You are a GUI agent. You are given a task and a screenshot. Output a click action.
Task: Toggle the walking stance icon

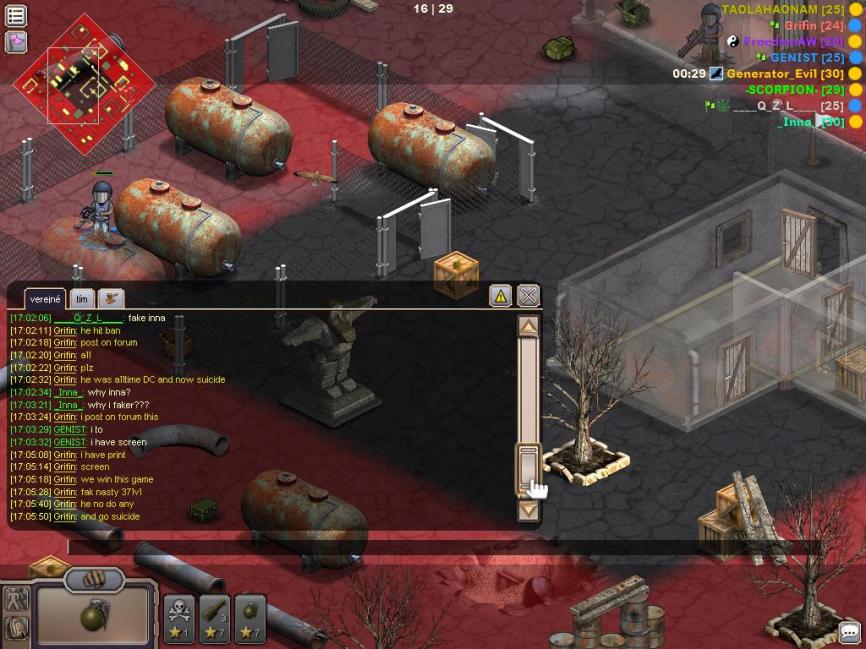(x=16, y=599)
